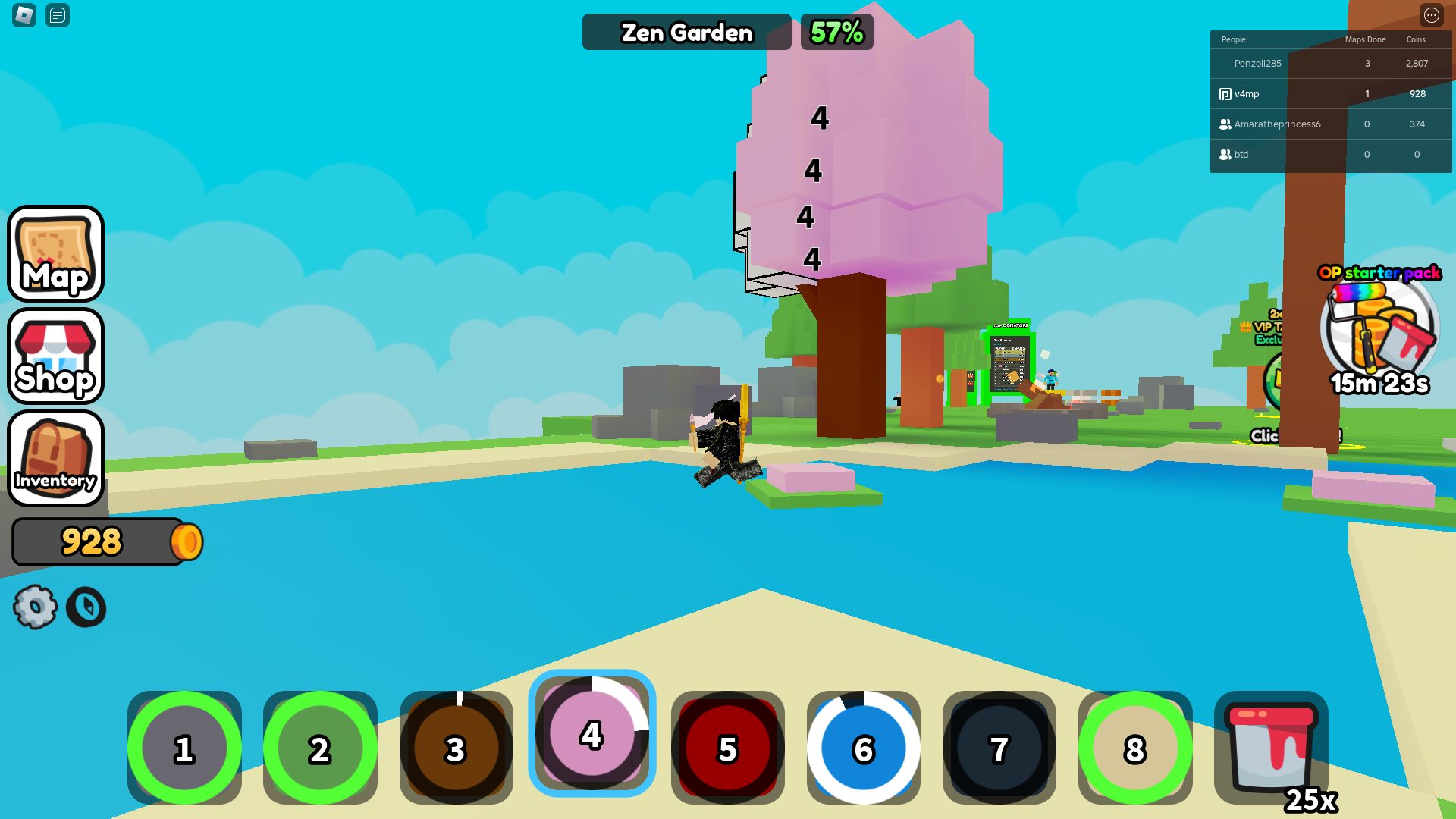Image resolution: width=1456 pixels, height=819 pixels.
Task: Open the Map menu
Action: coord(55,254)
